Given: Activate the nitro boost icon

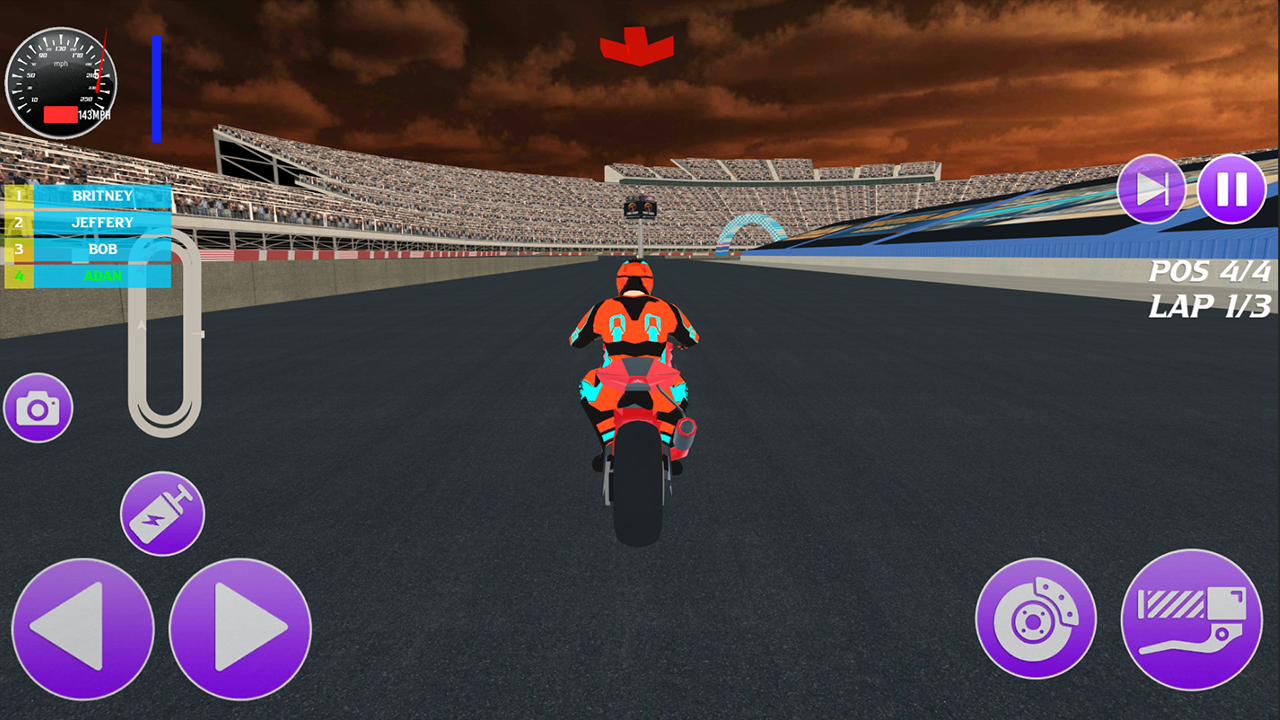Looking at the screenshot, I should tap(162, 513).
